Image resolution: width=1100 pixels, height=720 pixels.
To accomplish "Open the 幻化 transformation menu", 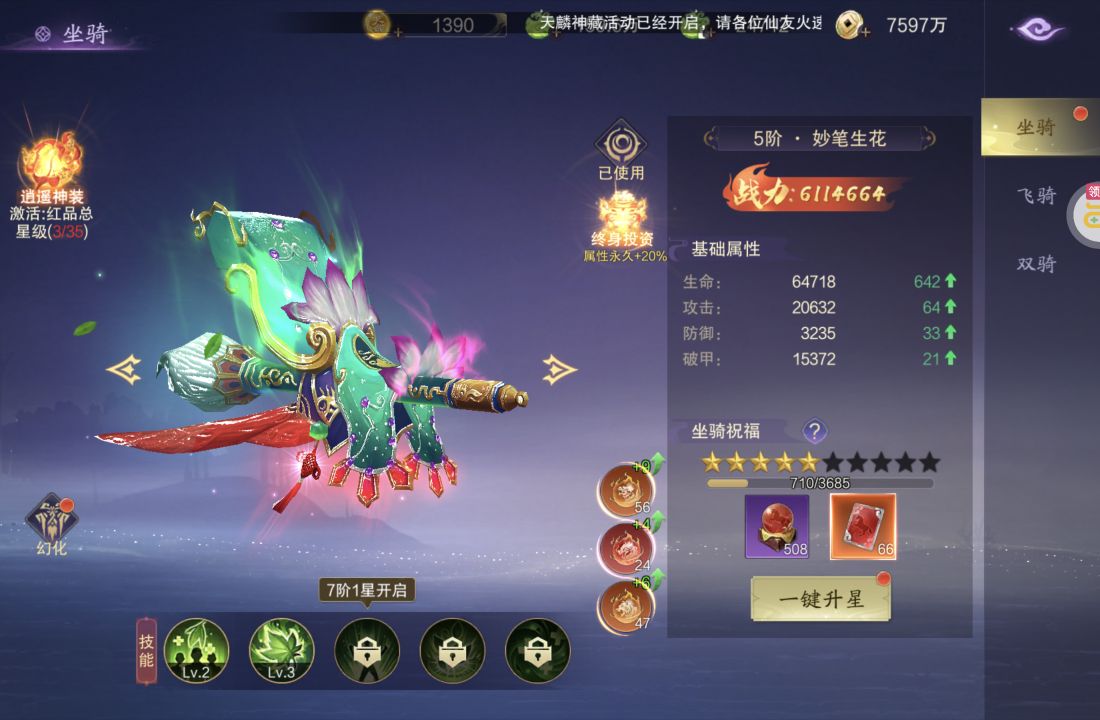I will pos(52,520).
